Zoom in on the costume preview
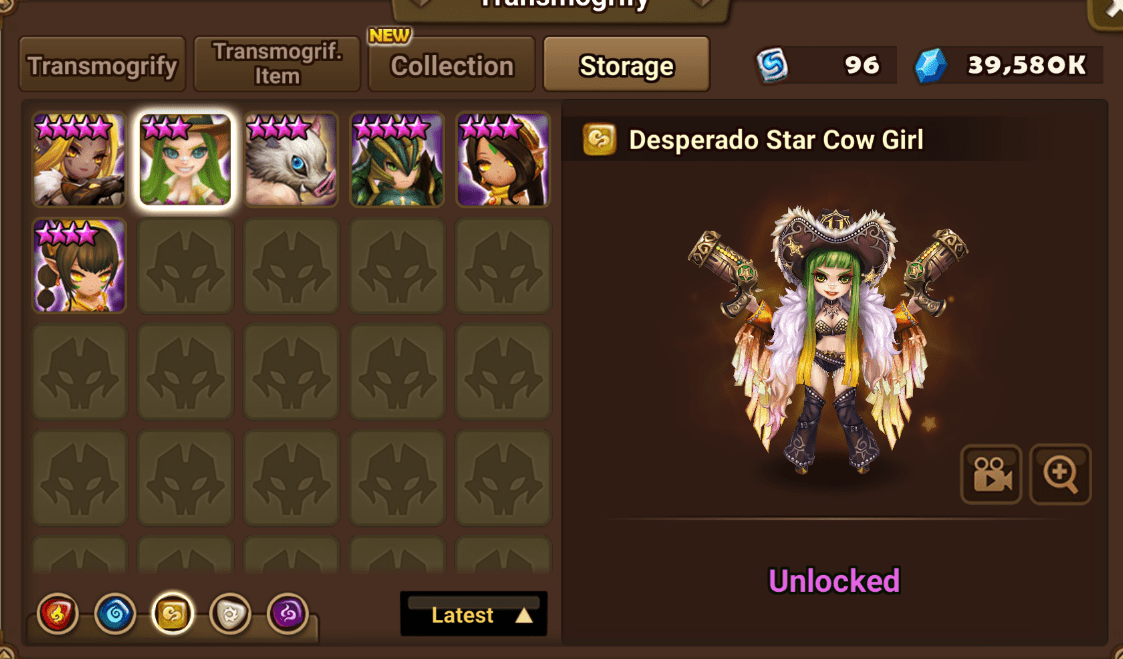Viewport: 1123px width, 659px height. (x=1060, y=475)
